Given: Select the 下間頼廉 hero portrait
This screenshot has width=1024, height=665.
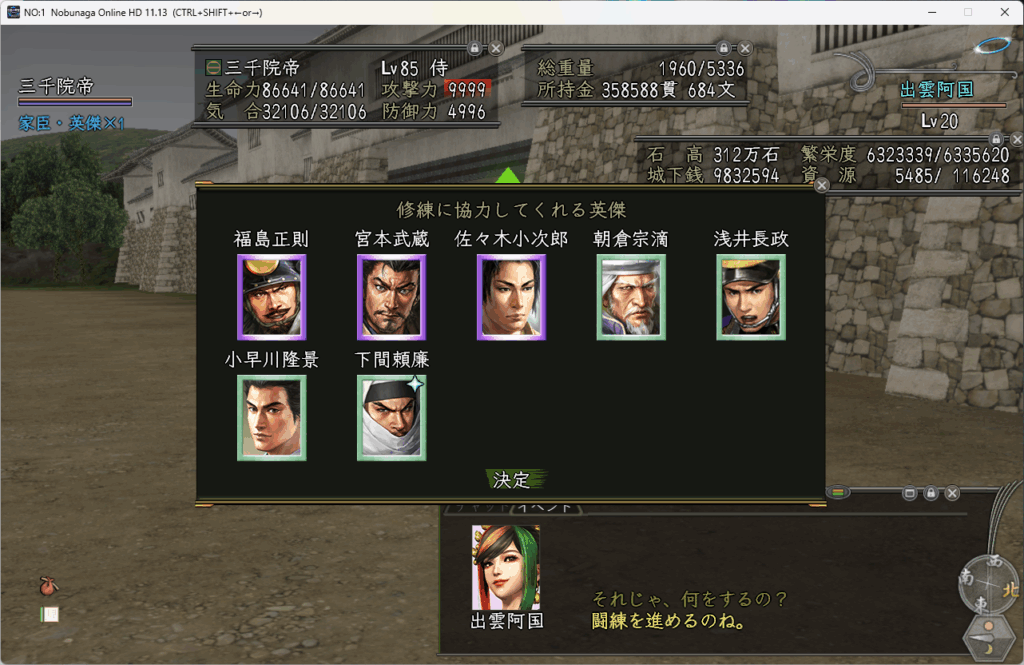Looking at the screenshot, I should [392, 418].
